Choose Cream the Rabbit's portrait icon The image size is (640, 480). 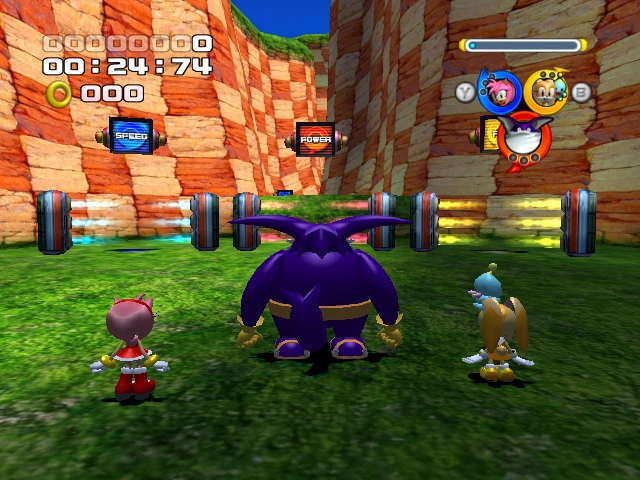click(545, 90)
